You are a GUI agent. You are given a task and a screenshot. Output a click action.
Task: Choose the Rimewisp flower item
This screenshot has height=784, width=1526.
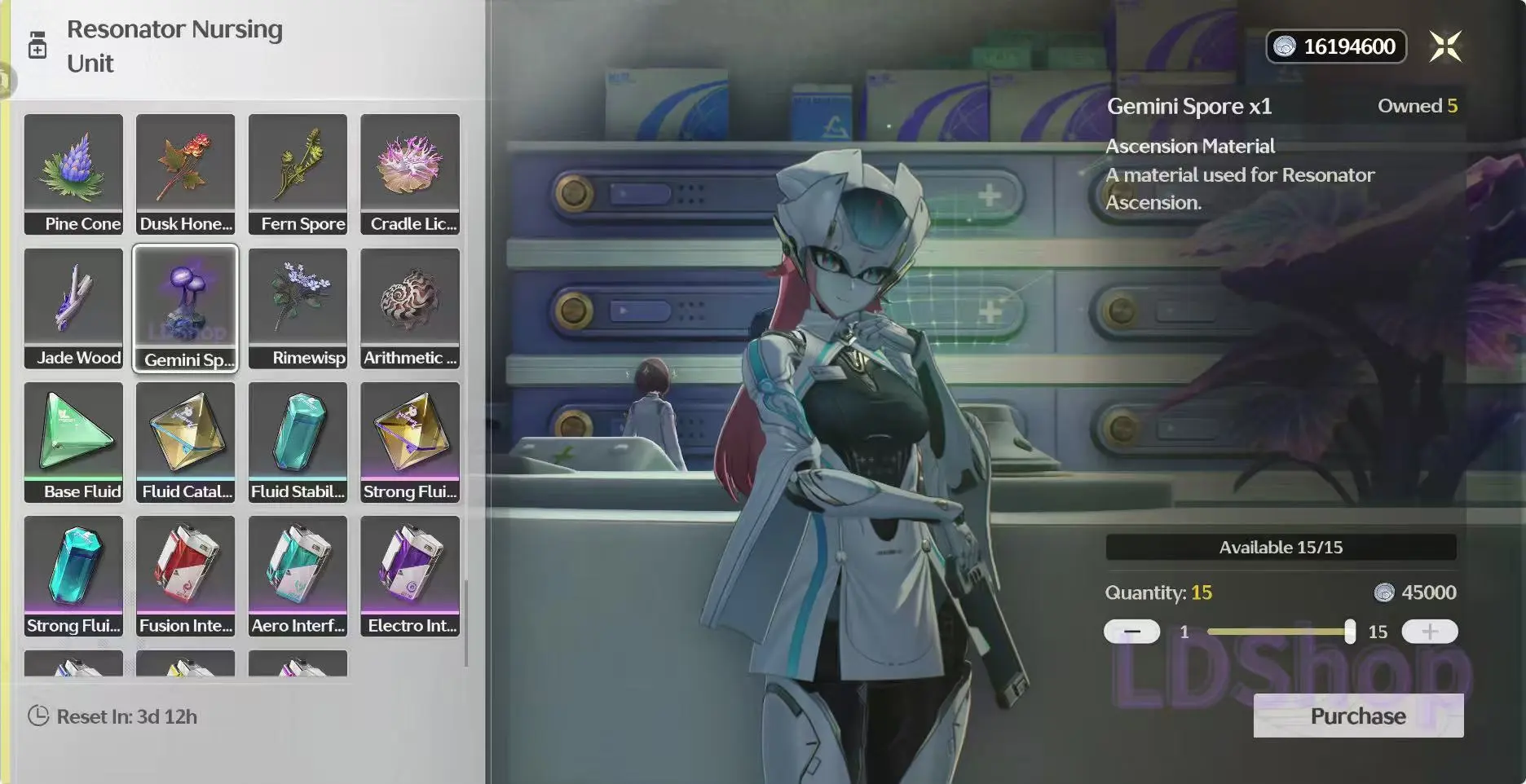coord(298,307)
